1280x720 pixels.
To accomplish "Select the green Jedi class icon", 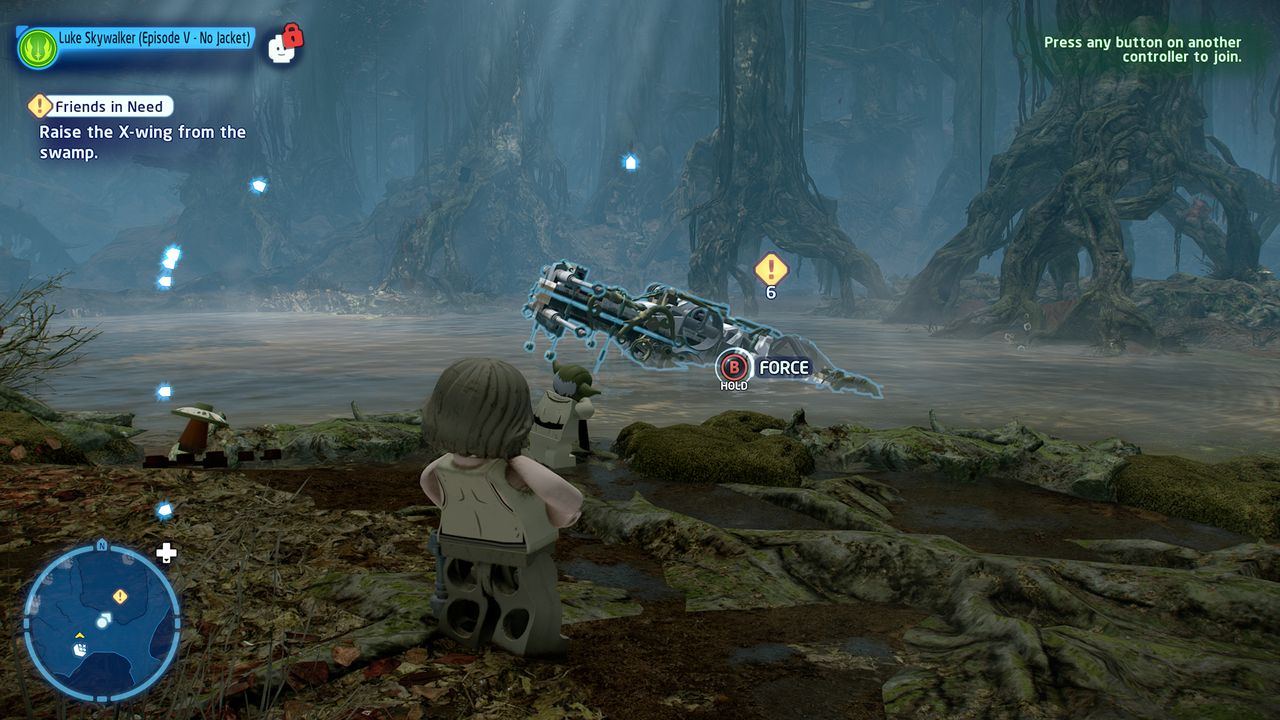I will (x=37, y=48).
